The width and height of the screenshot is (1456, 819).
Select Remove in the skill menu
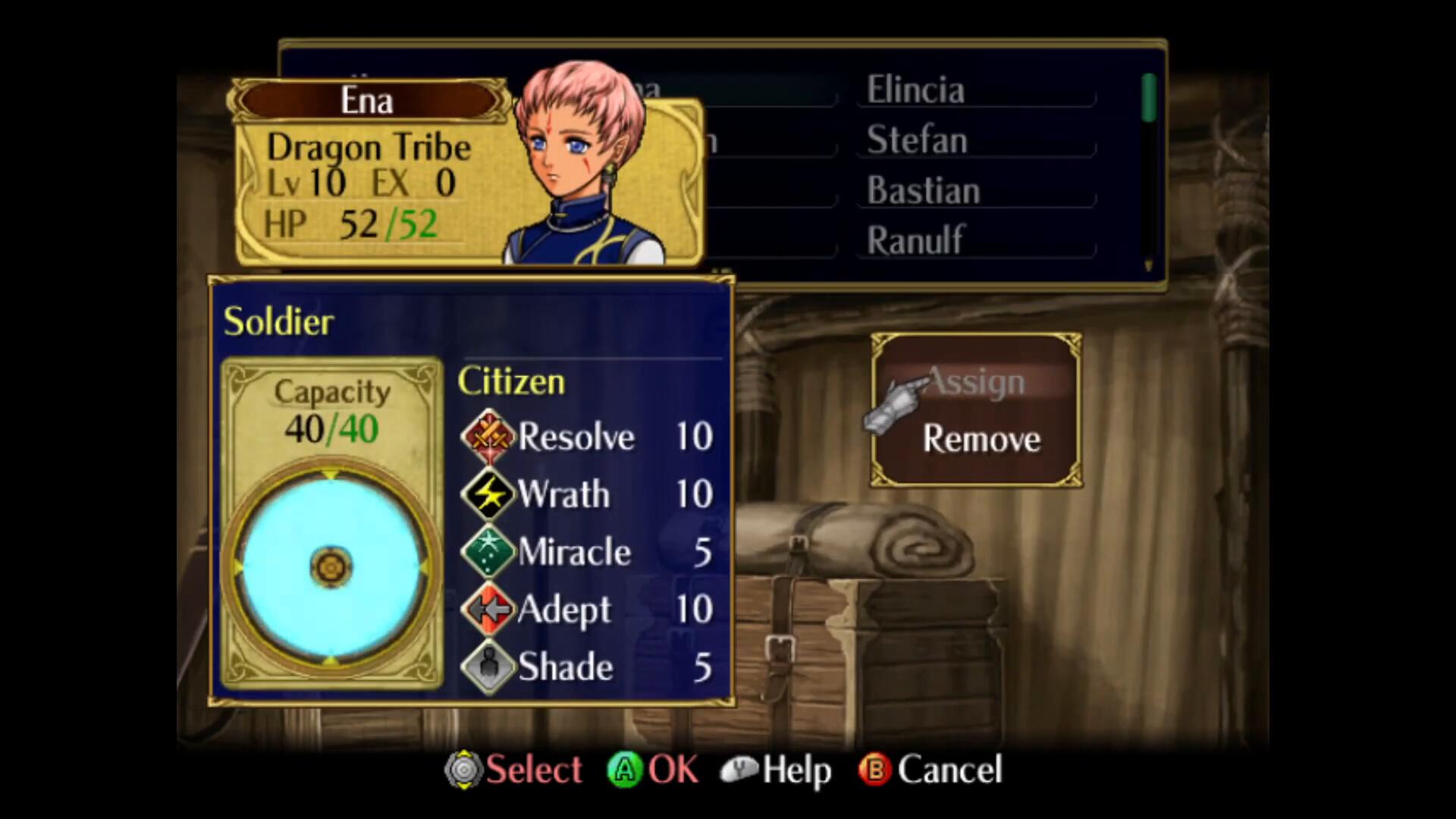pos(981,439)
